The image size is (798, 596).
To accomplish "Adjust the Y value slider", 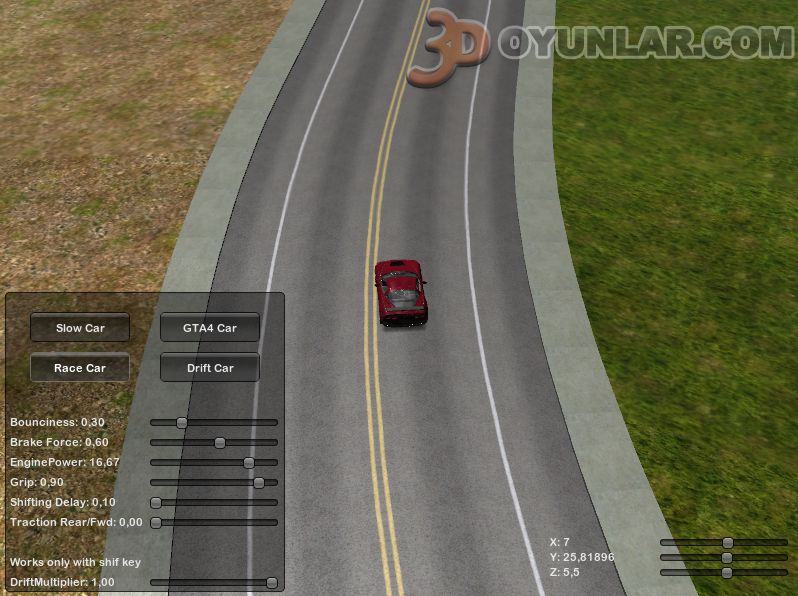I will pyautogui.click(x=727, y=557).
